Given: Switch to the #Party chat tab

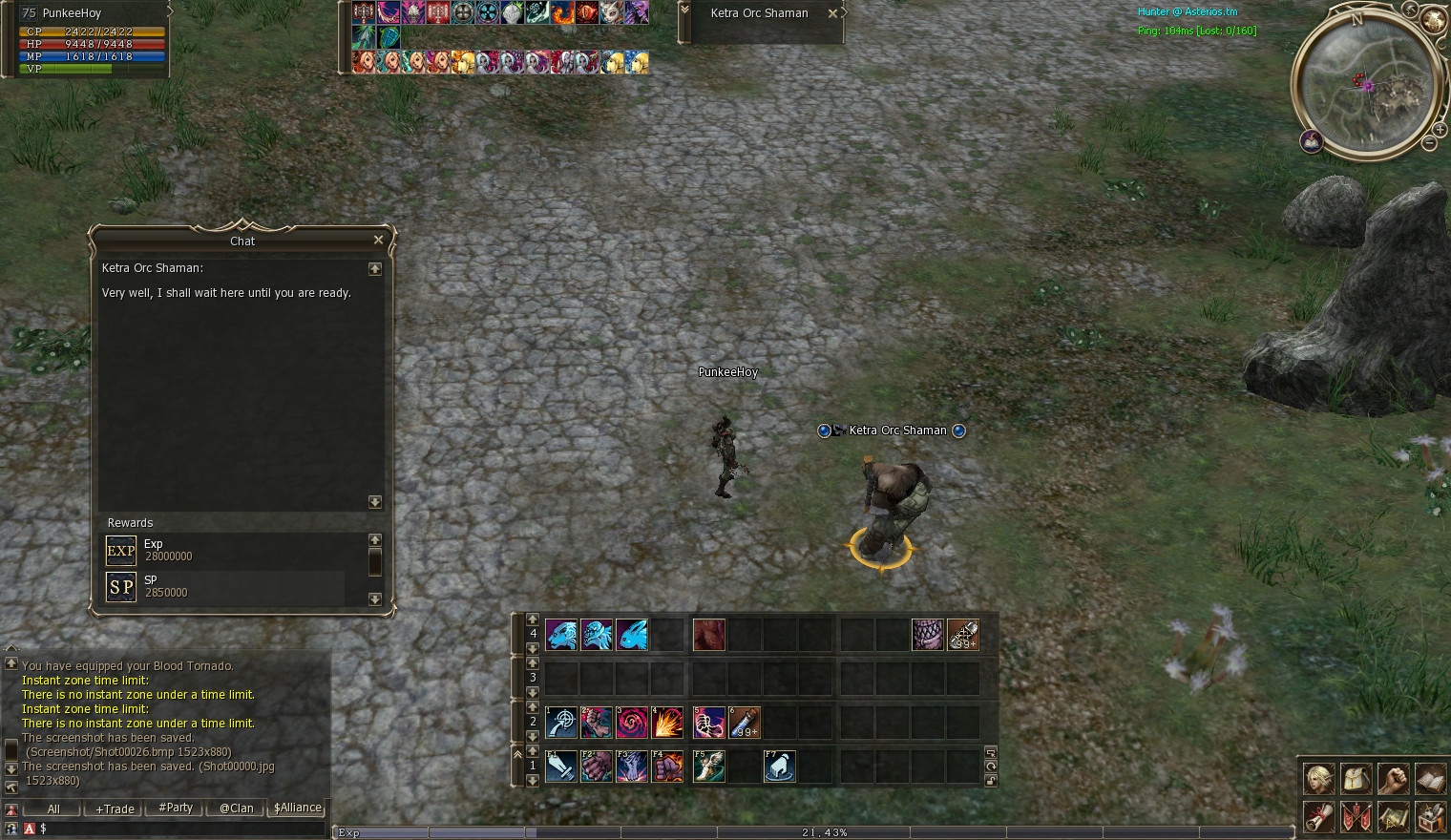Looking at the screenshot, I should (176, 808).
